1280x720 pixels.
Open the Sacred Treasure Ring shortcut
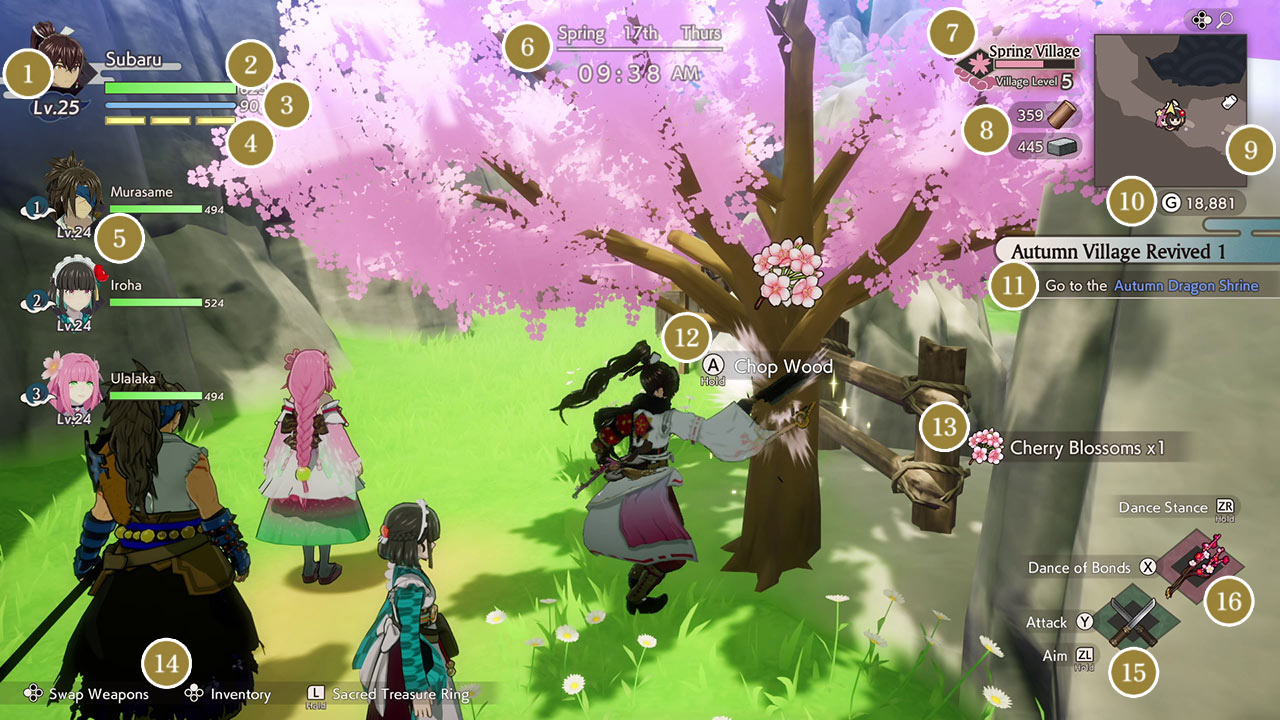[x=400, y=694]
